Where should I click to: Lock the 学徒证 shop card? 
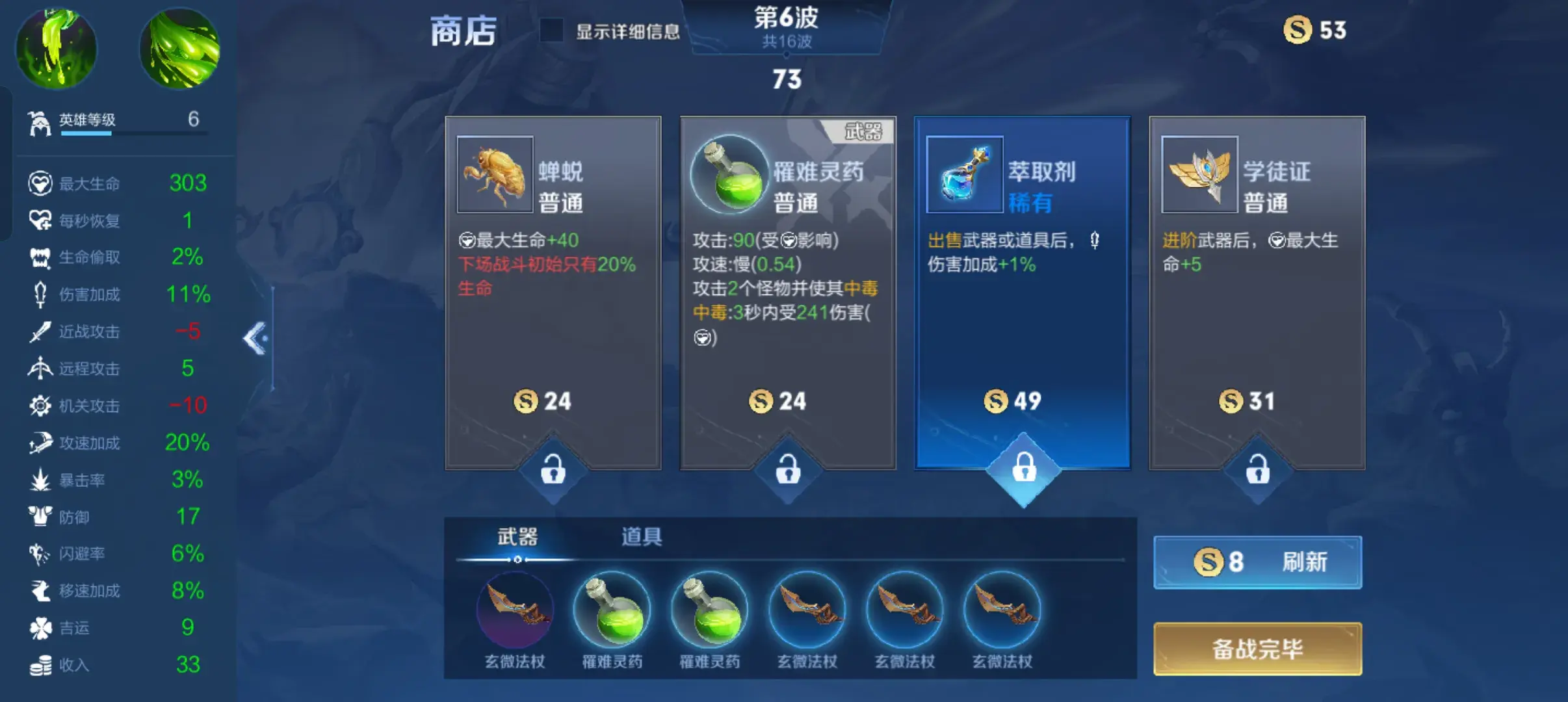tap(1258, 469)
